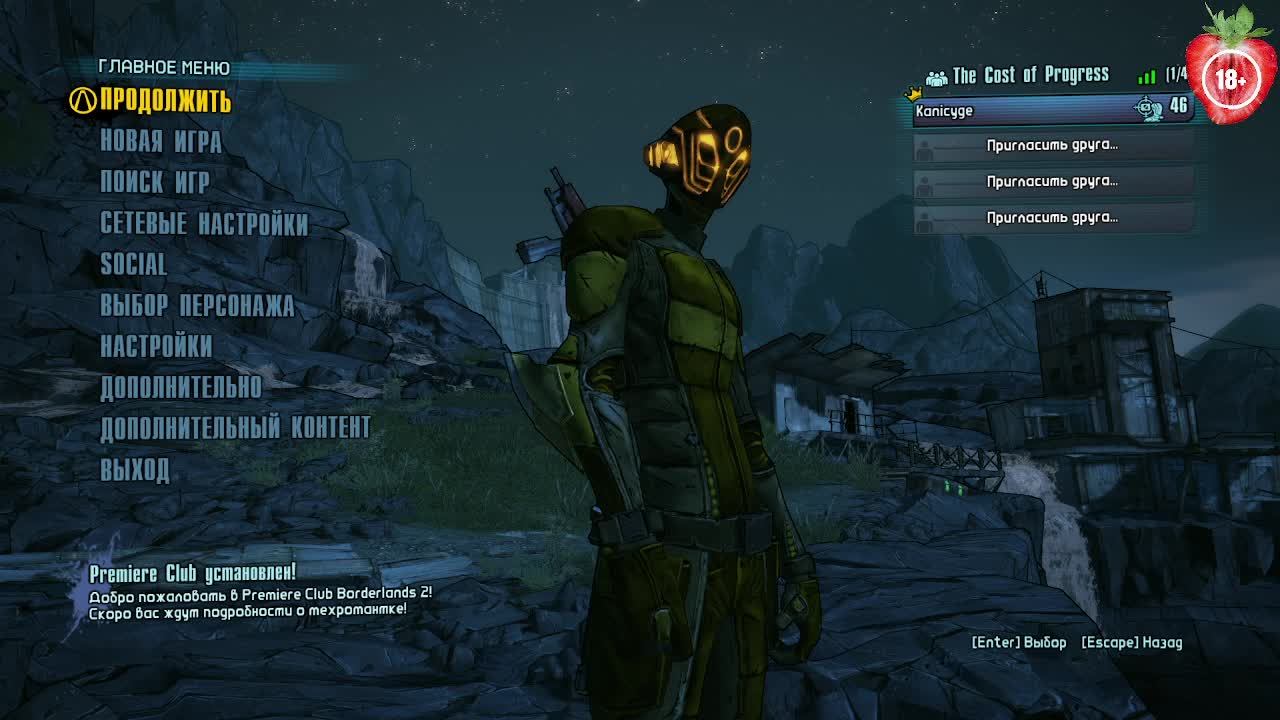Start a new game via Новая игра
The width and height of the screenshot is (1280, 720).
pos(160,142)
